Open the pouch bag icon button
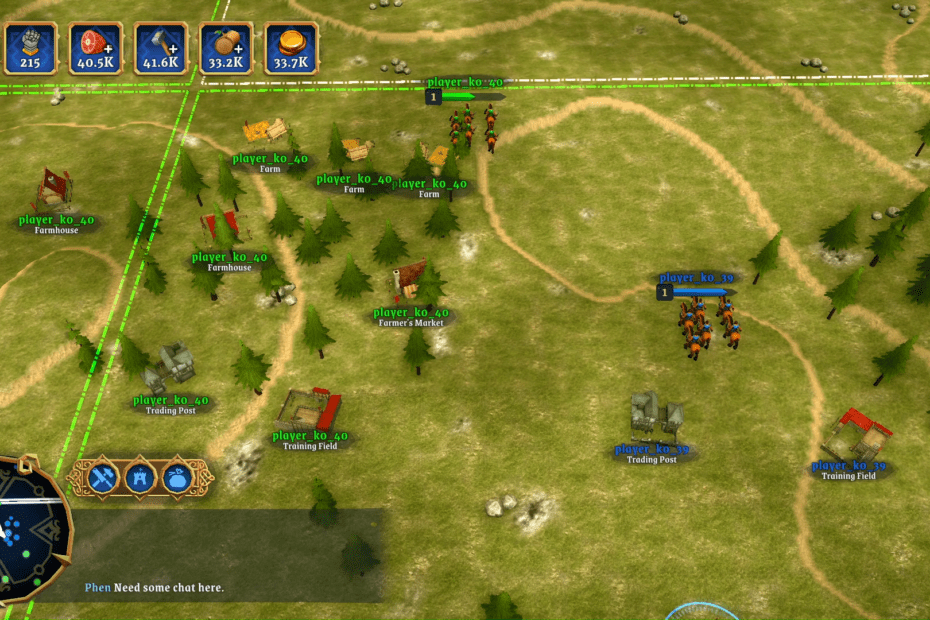The height and width of the screenshot is (620, 930). pyautogui.click(x=177, y=478)
